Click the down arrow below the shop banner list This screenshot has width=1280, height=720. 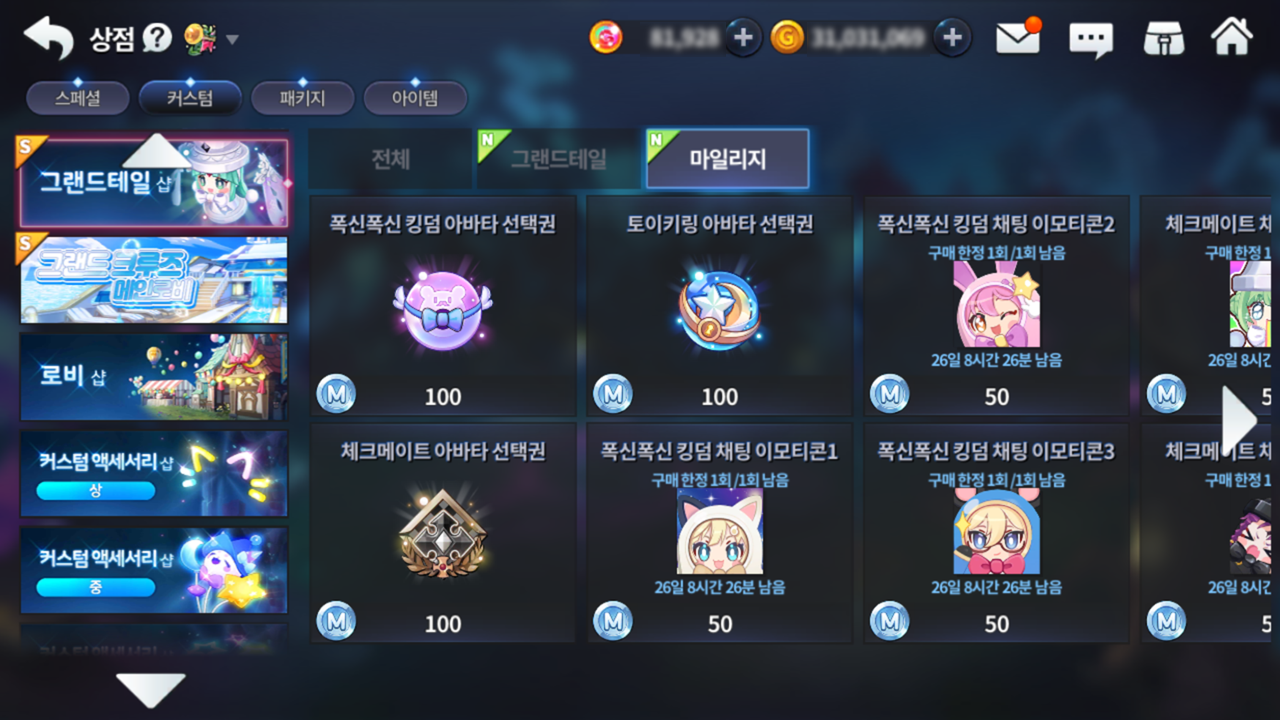[x=152, y=688]
